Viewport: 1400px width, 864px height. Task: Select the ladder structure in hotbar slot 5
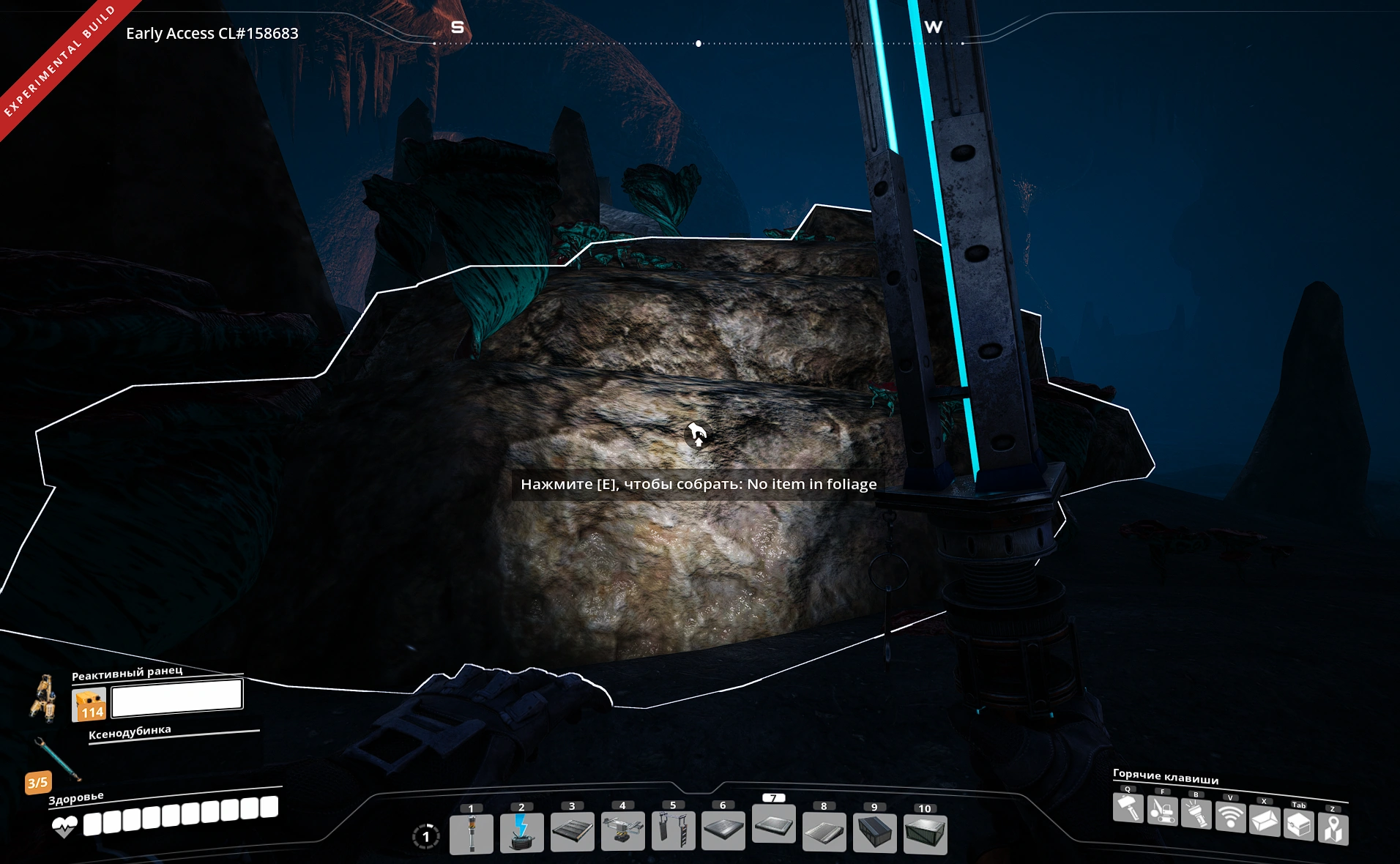[x=673, y=830]
